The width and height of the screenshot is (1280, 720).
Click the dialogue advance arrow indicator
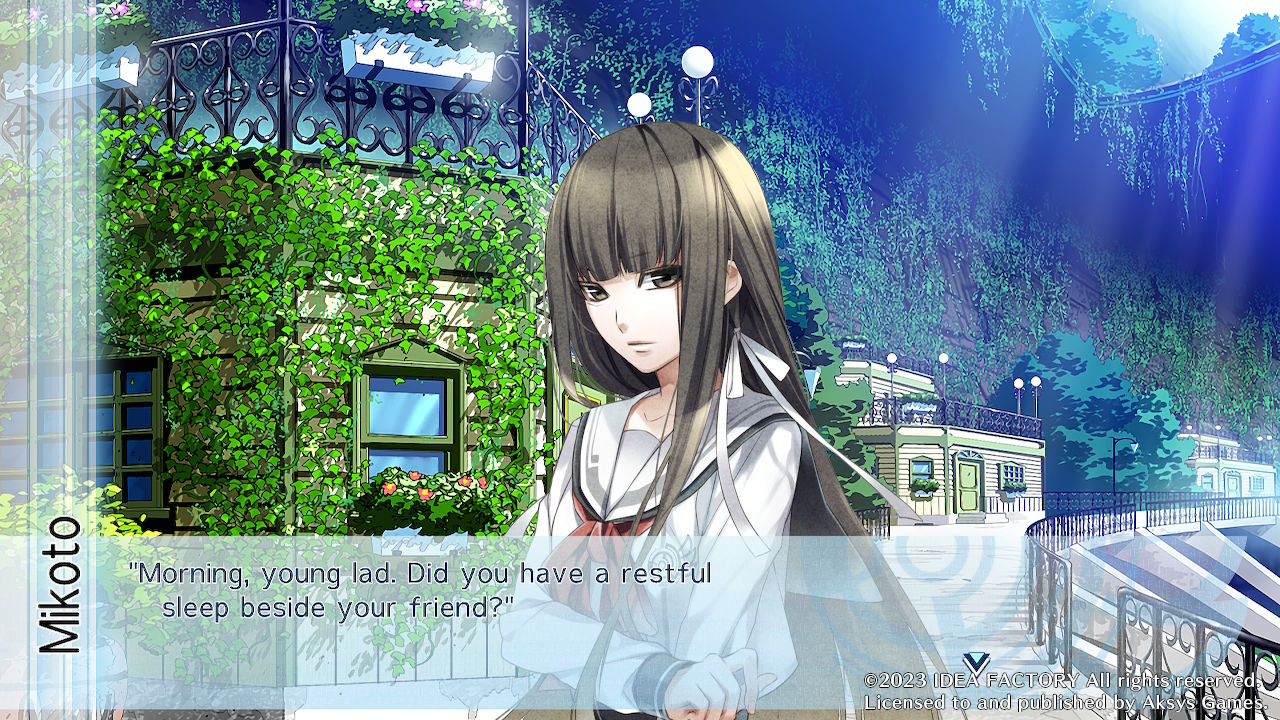tap(976, 662)
